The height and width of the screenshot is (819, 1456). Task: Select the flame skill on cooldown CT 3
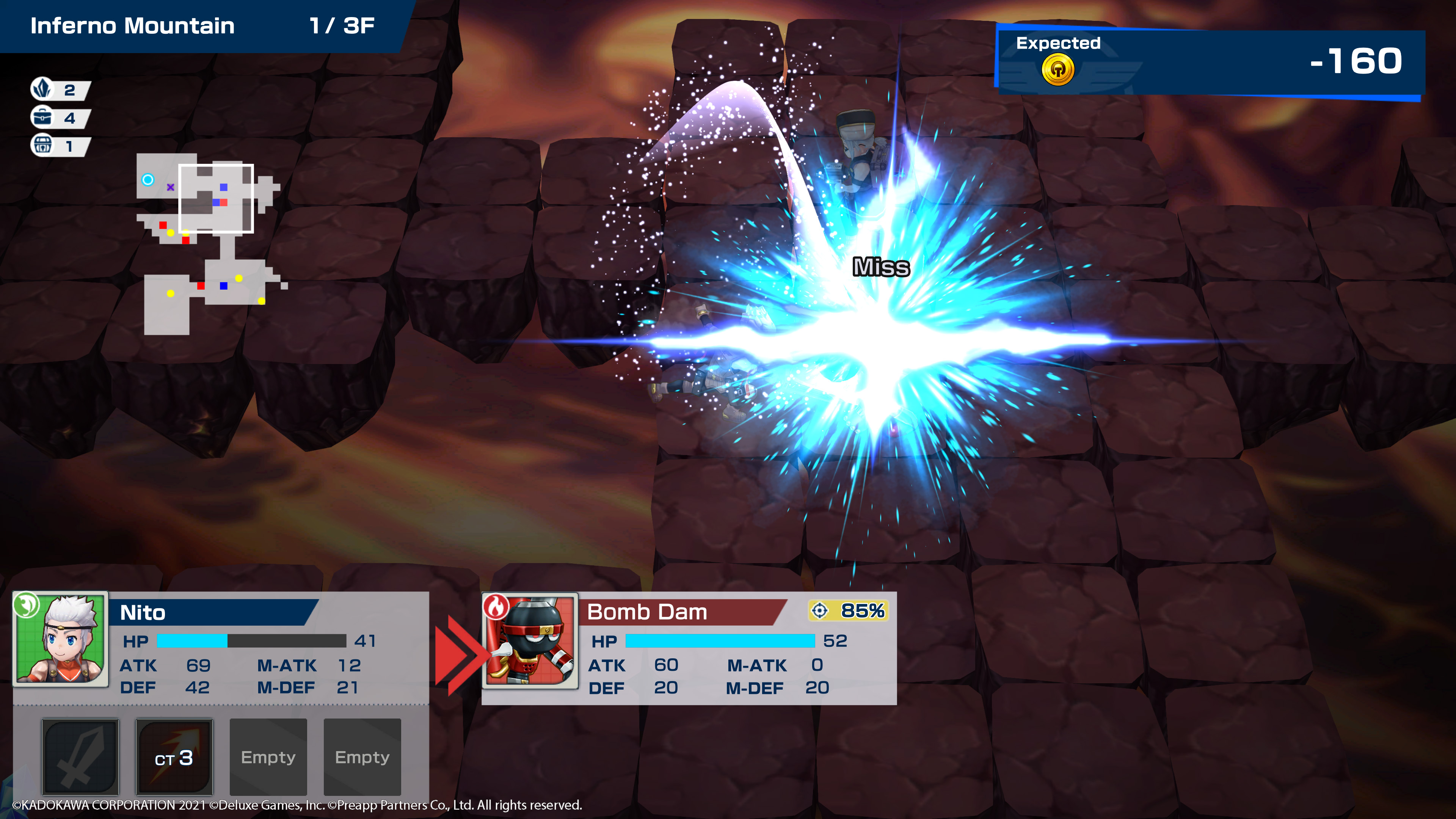[x=174, y=756]
